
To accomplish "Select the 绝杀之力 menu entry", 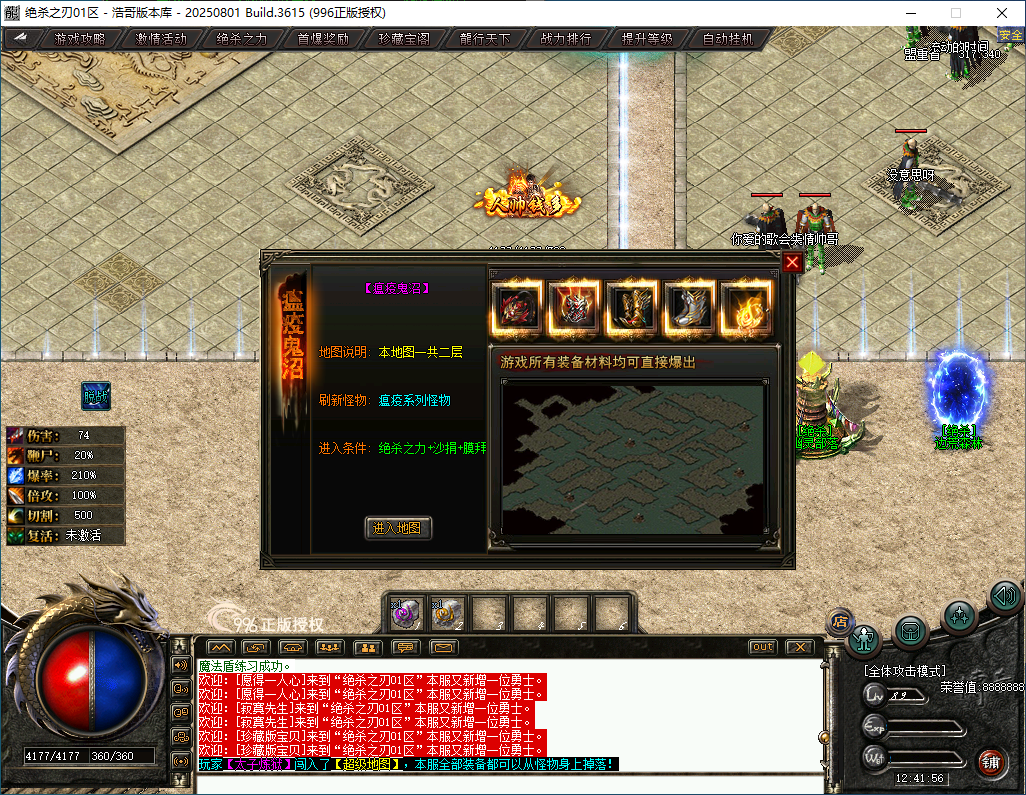I will point(242,39).
